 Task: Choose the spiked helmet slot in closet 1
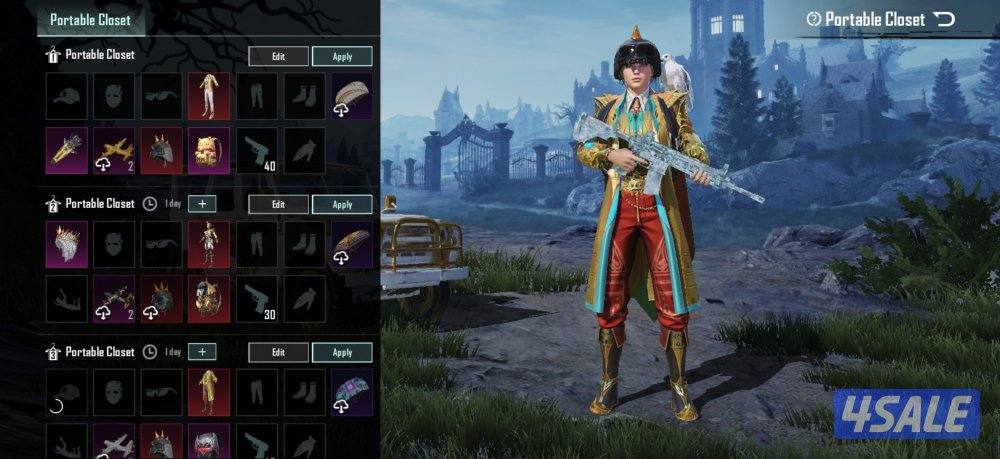click(161, 151)
